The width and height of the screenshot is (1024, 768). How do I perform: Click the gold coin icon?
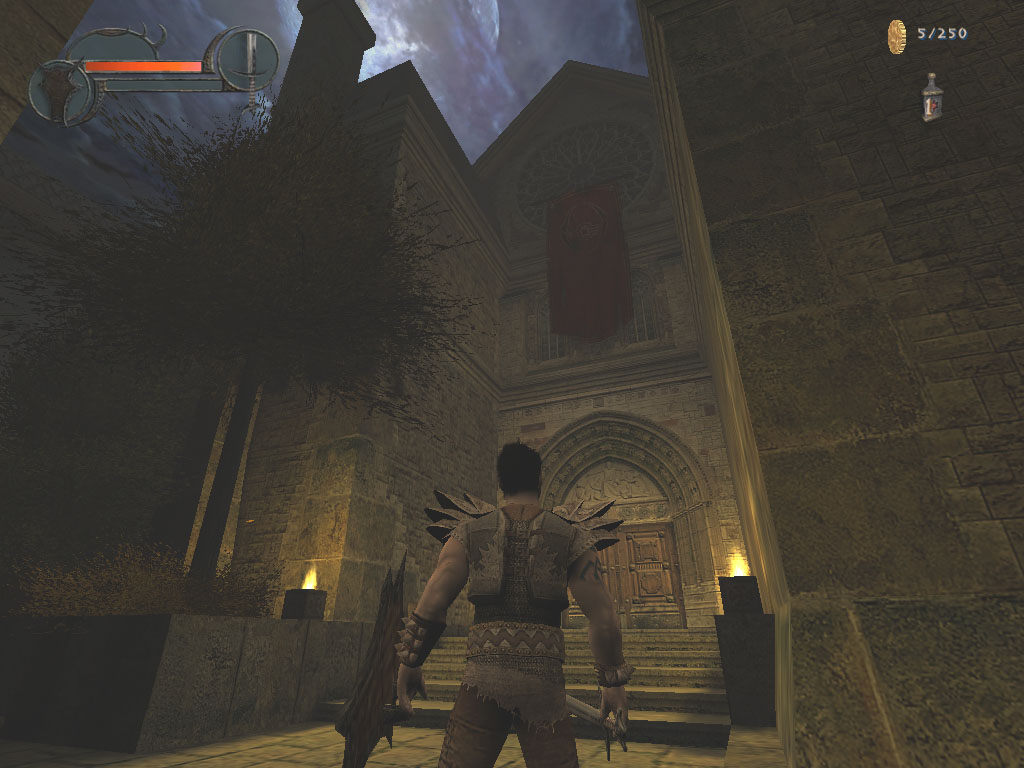pyautogui.click(x=896, y=36)
